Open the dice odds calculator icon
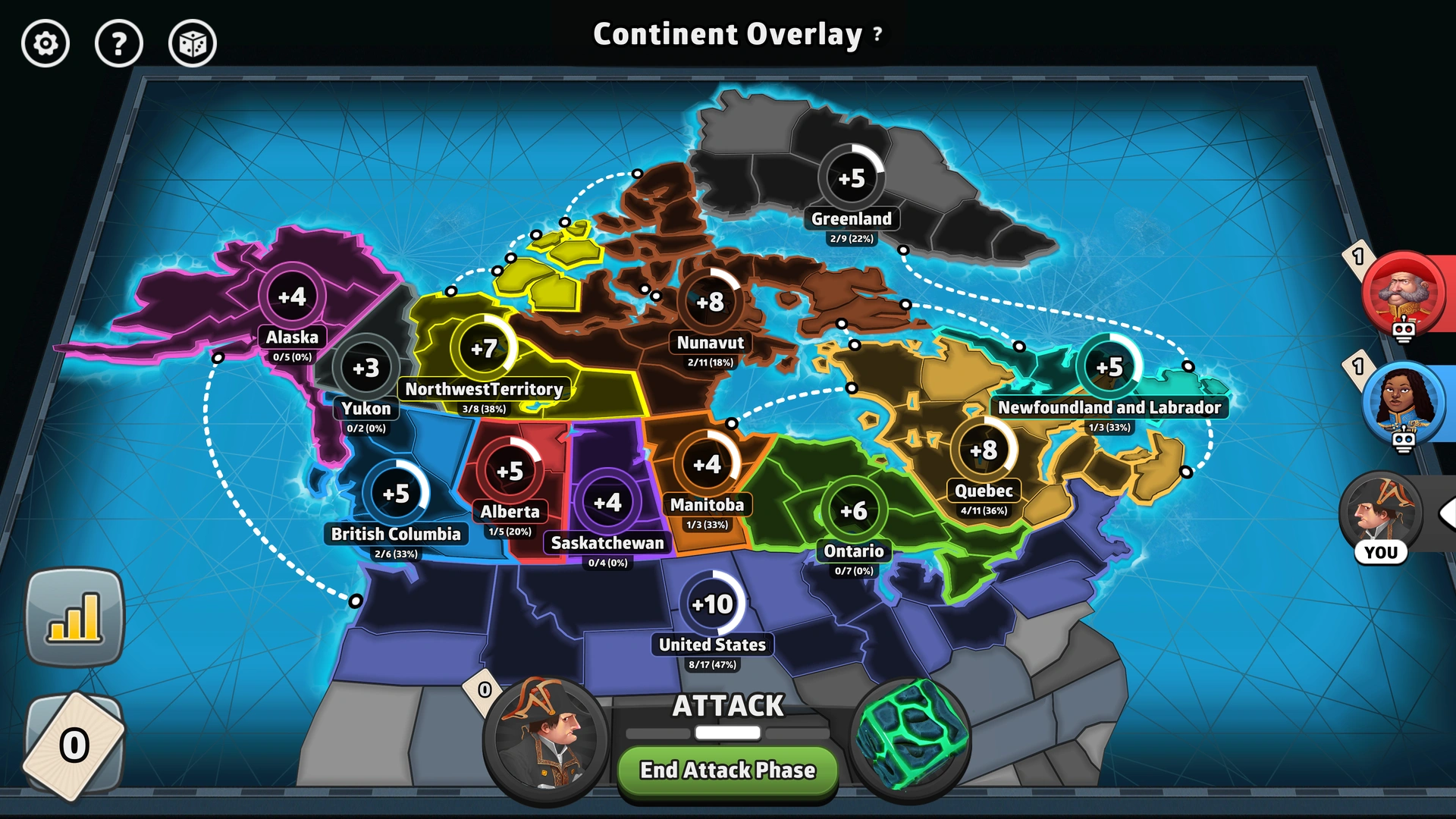Viewport: 1456px width, 819px height. [x=192, y=44]
